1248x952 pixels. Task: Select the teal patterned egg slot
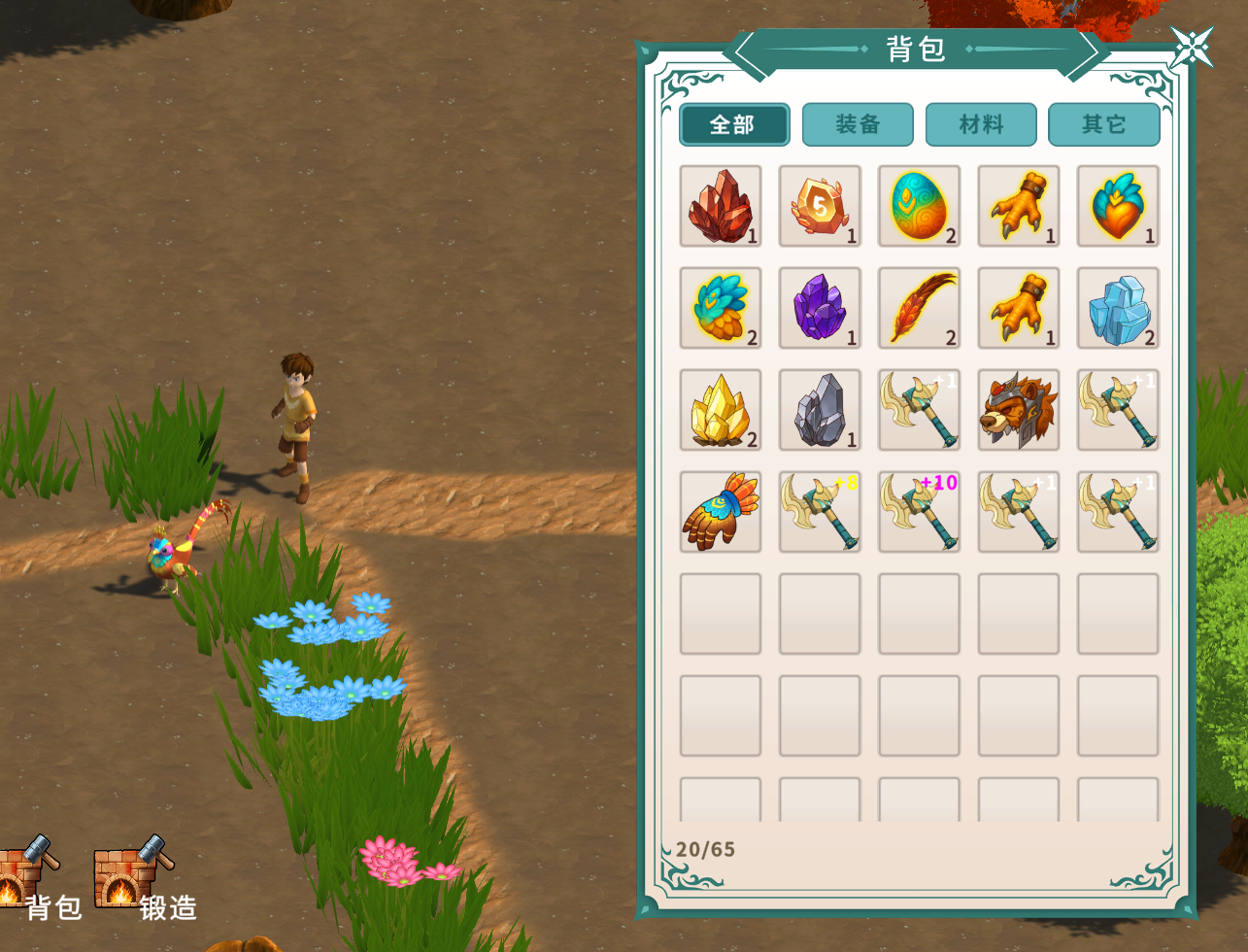(919, 206)
